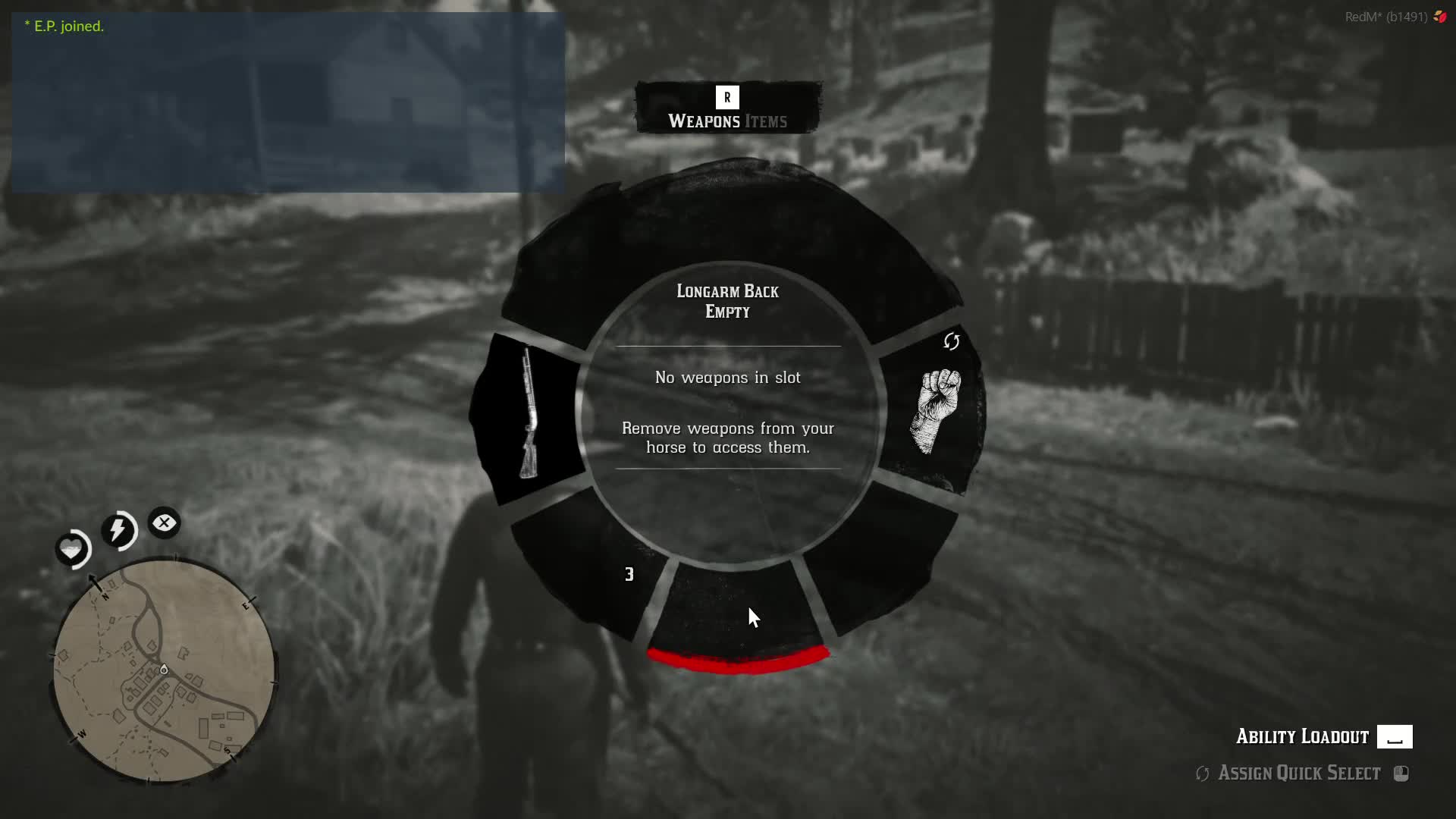Open the circular town minimap
This screenshot has height=819, width=1456.
(164, 670)
